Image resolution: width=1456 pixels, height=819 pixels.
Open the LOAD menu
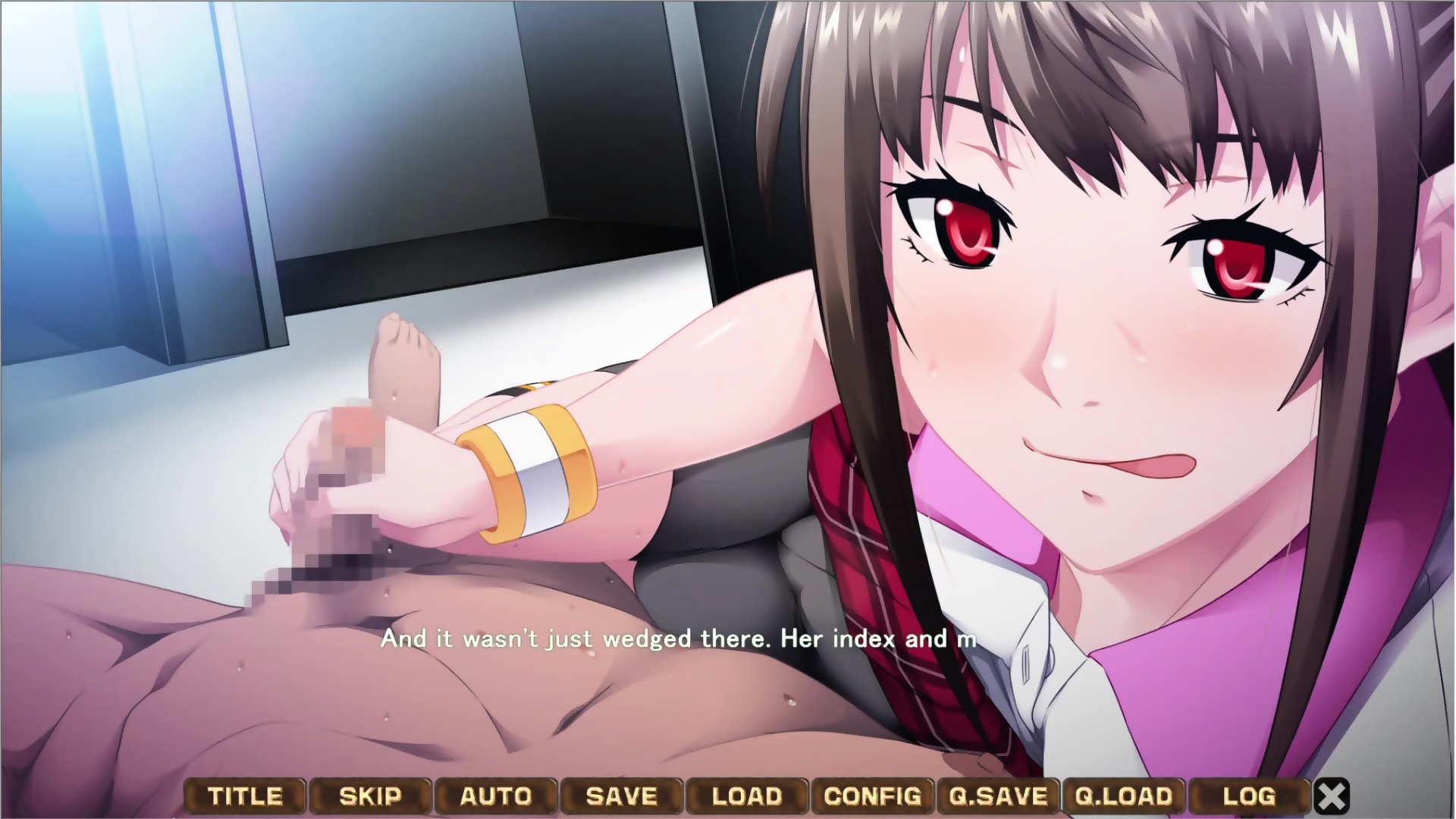tap(747, 796)
